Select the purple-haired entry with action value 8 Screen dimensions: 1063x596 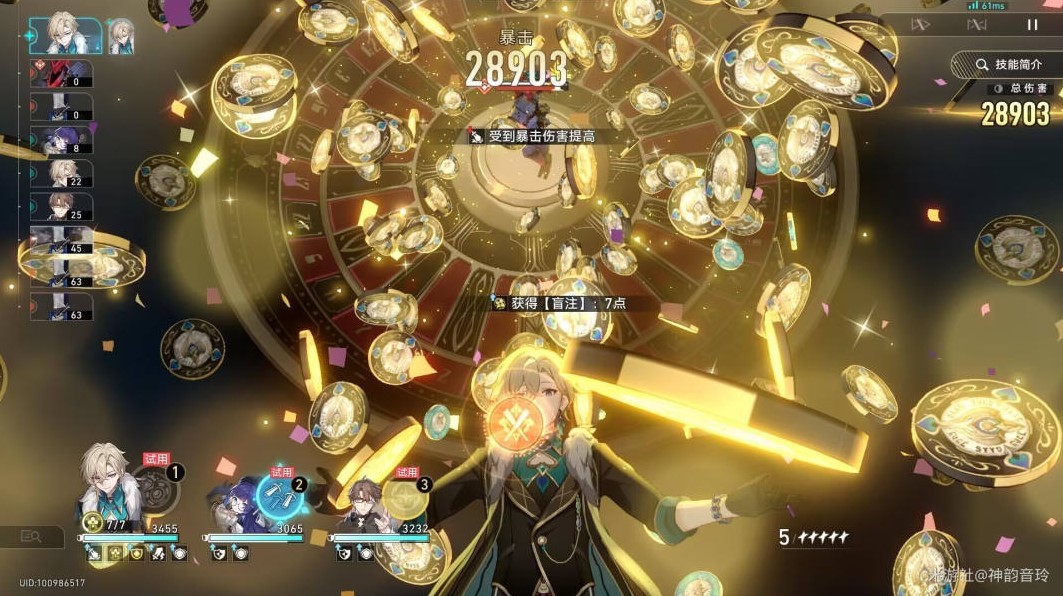tap(60, 141)
